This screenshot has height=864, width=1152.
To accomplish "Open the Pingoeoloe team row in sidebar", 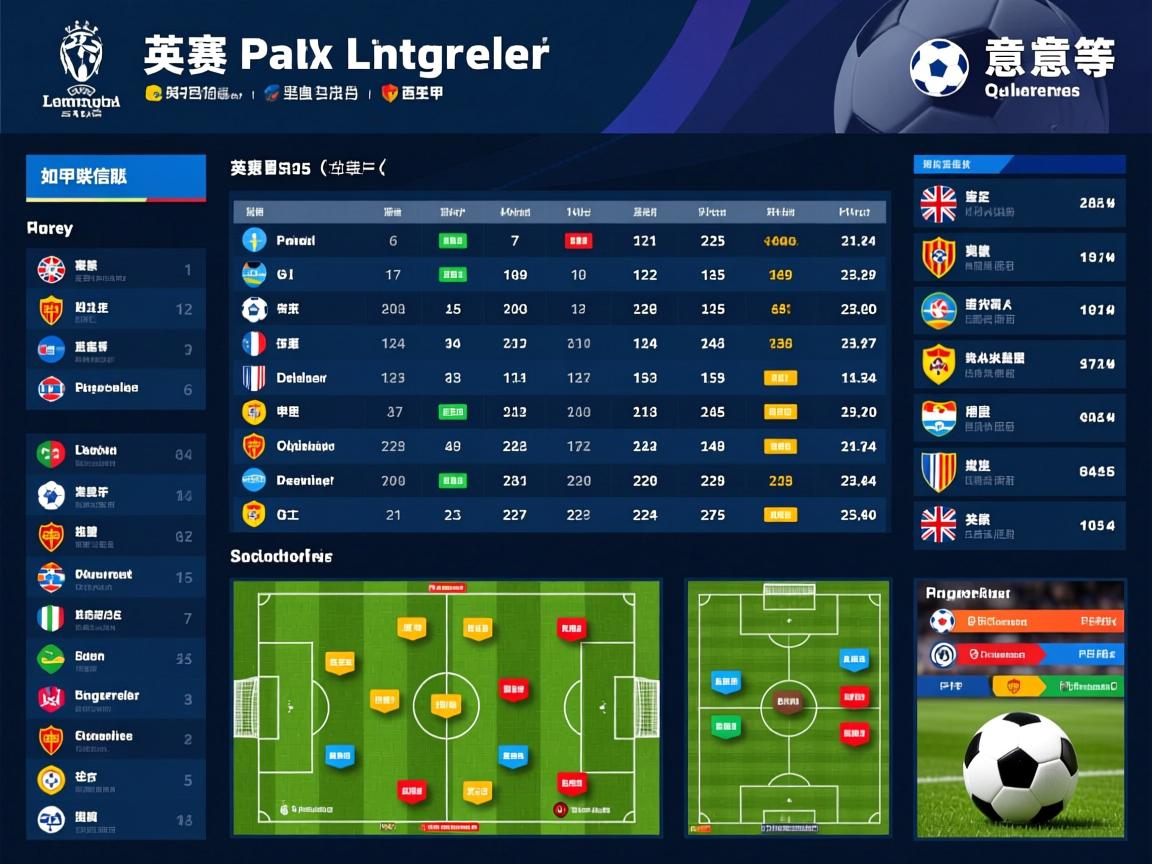I will point(115,388).
